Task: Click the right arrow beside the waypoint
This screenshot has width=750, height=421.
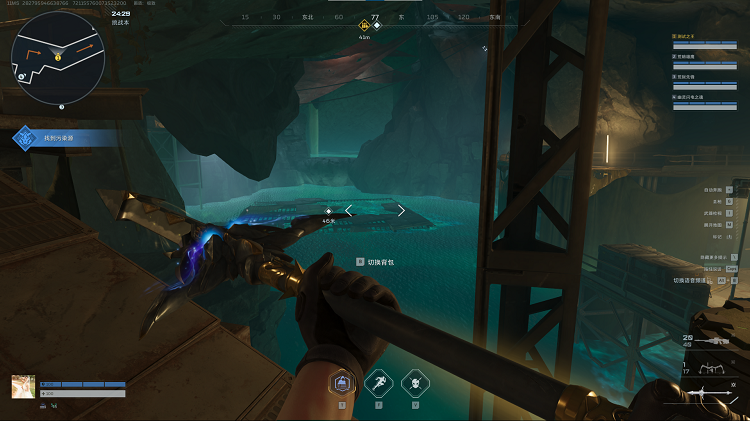Action: coord(401,210)
